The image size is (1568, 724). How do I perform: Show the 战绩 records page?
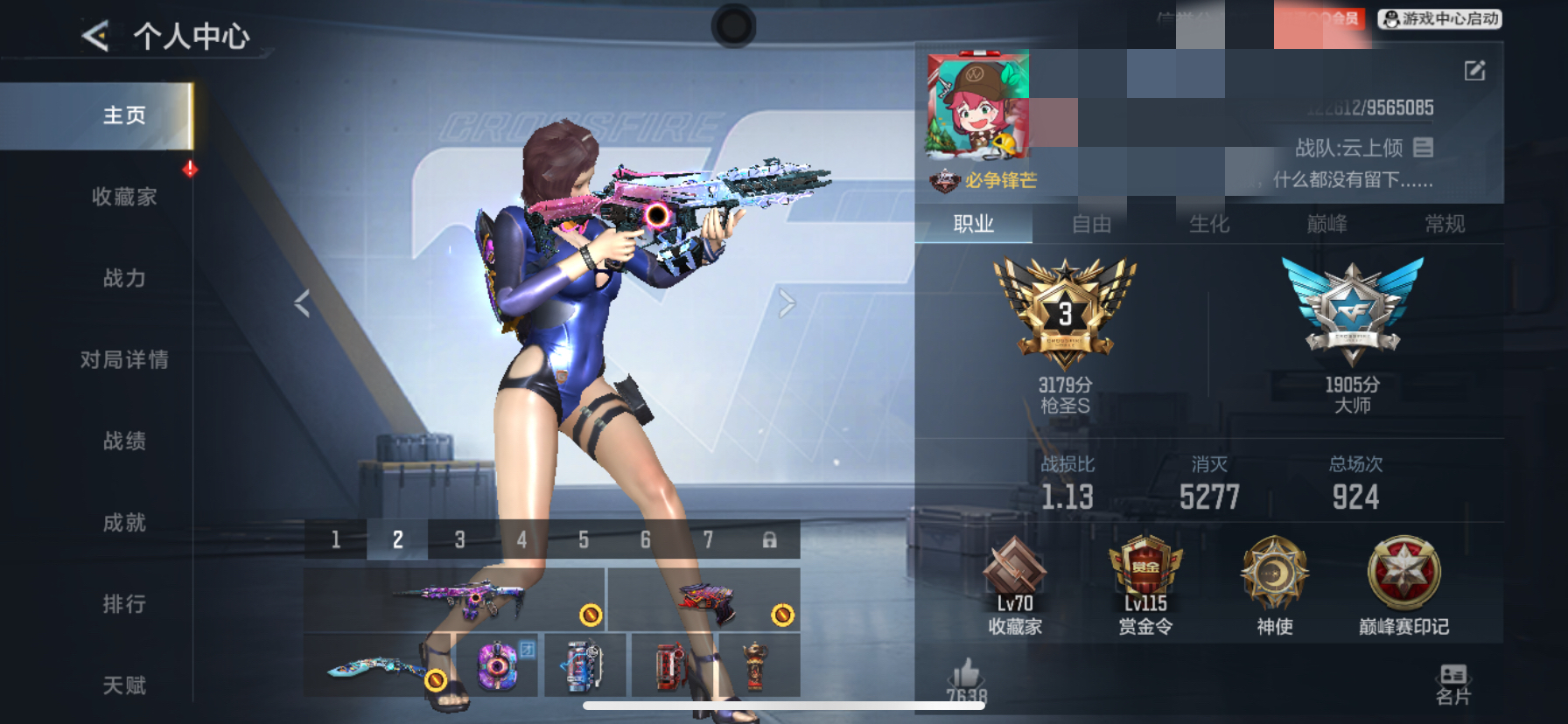(x=124, y=441)
